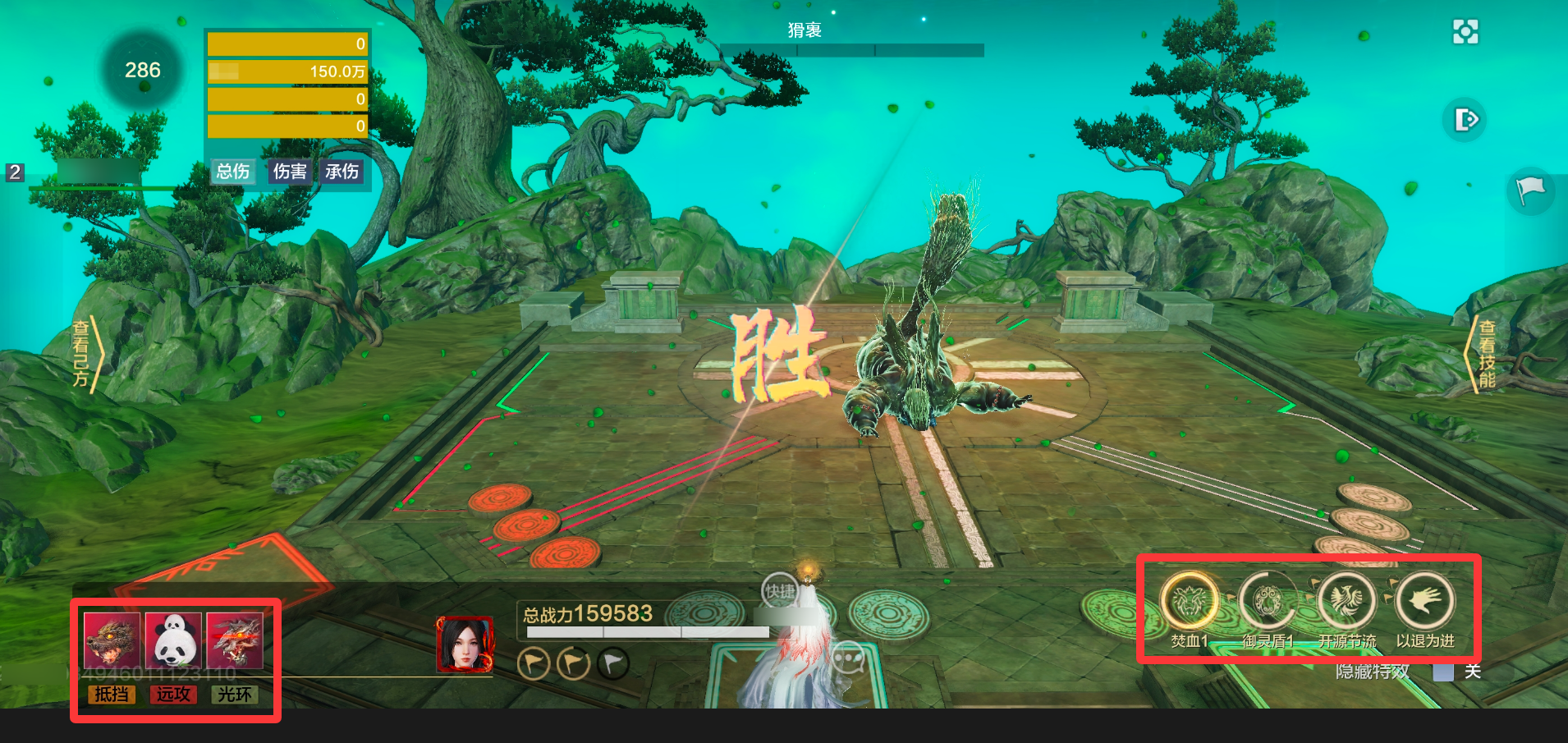Select the 伤害 tab

coord(290,172)
